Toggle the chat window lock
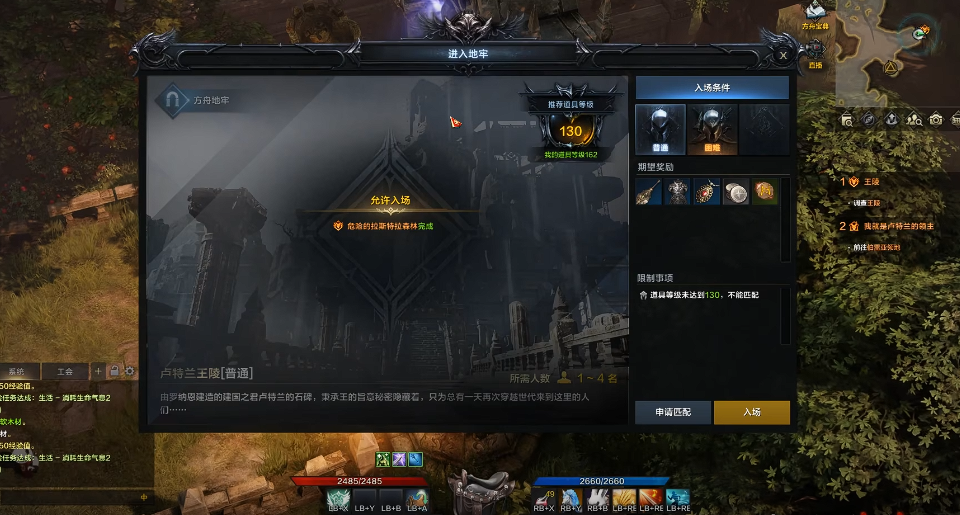The width and height of the screenshot is (960, 515). (114, 371)
